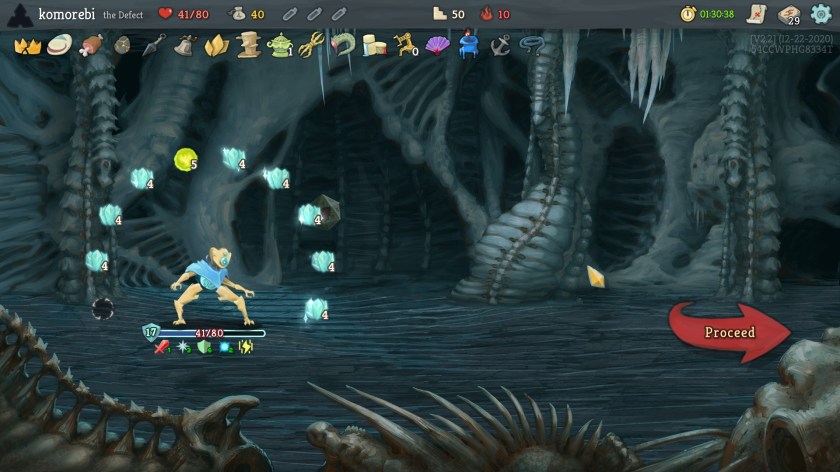The width and height of the screenshot is (840, 472).
Task: Inspect the golden crown relic
Action: coord(27,46)
